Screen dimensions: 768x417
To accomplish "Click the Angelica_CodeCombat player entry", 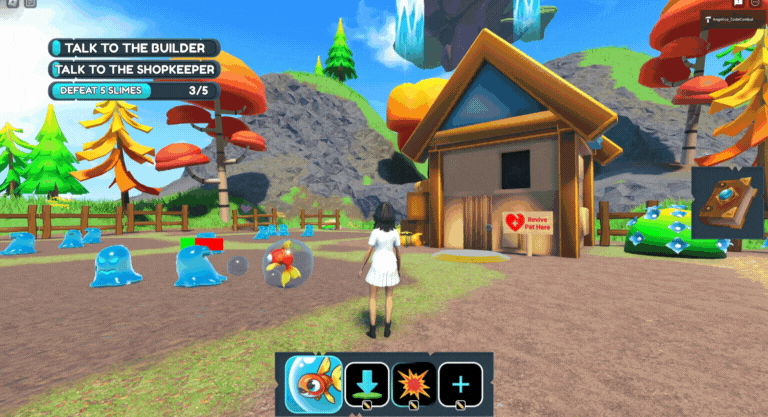I will click(732, 18).
